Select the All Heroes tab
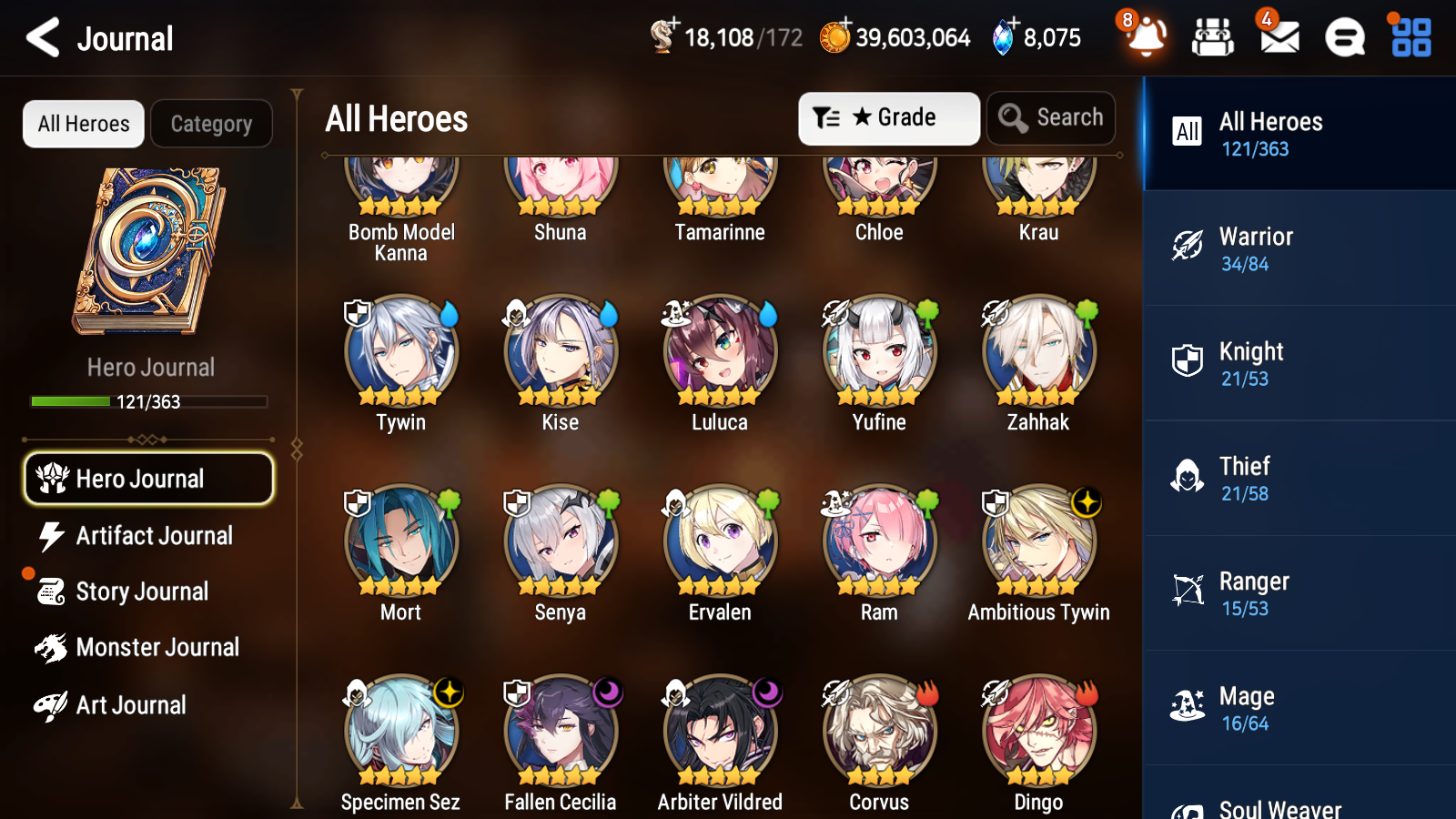This screenshot has height=819, width=1456. 83,124
